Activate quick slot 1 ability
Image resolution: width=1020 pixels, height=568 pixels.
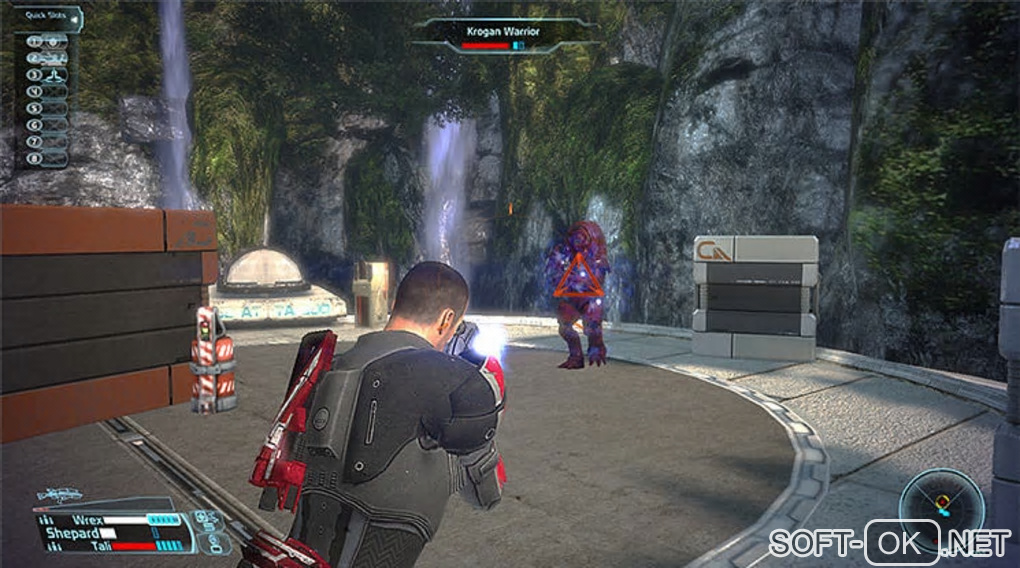[49, 41]
